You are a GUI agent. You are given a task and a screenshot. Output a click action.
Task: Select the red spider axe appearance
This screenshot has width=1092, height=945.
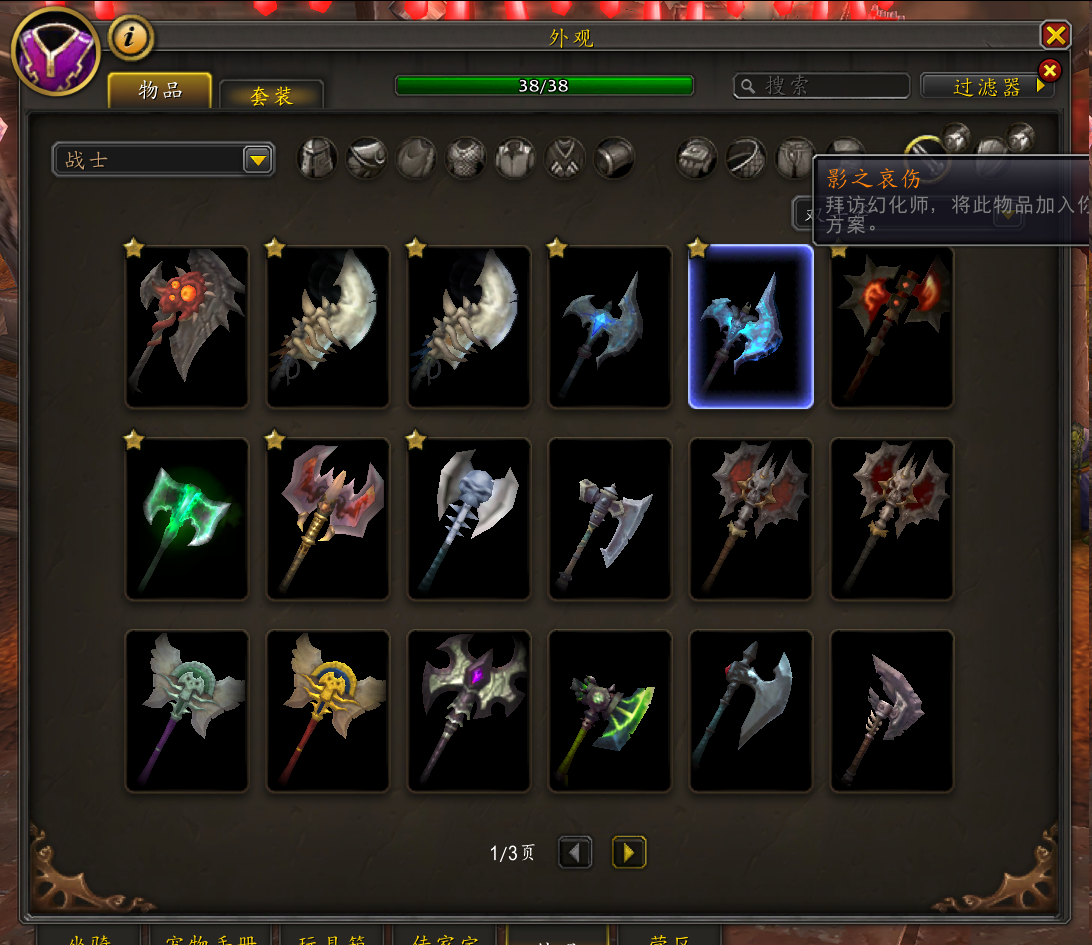187,326
